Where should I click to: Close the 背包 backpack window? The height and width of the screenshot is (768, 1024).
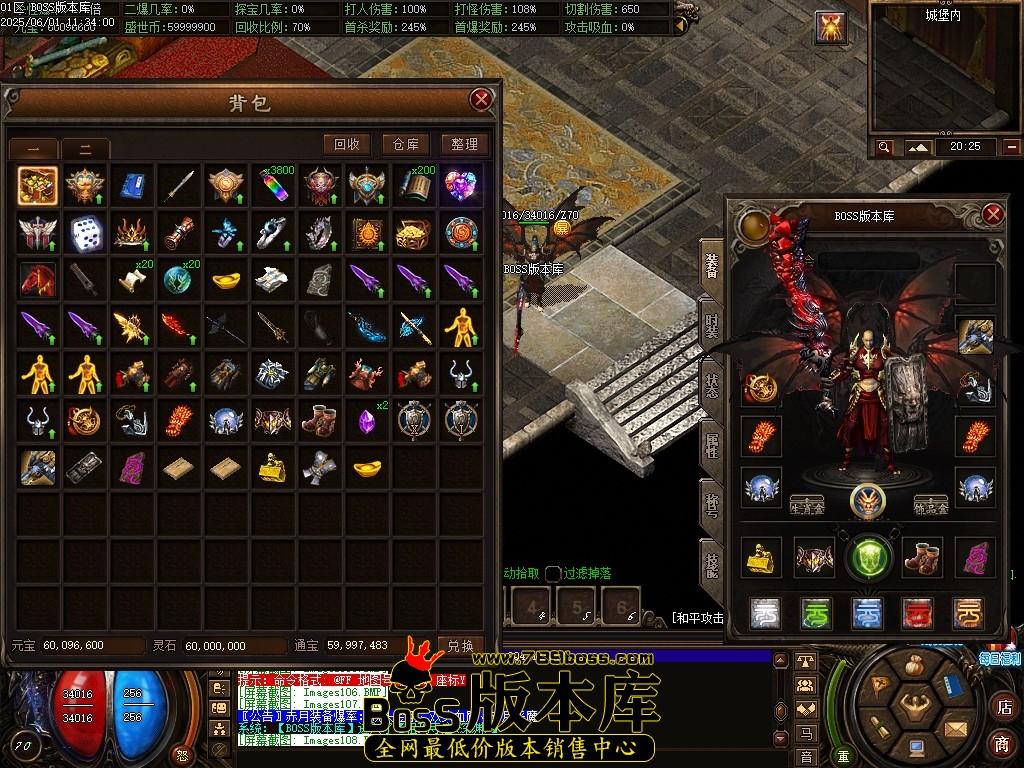481,99
